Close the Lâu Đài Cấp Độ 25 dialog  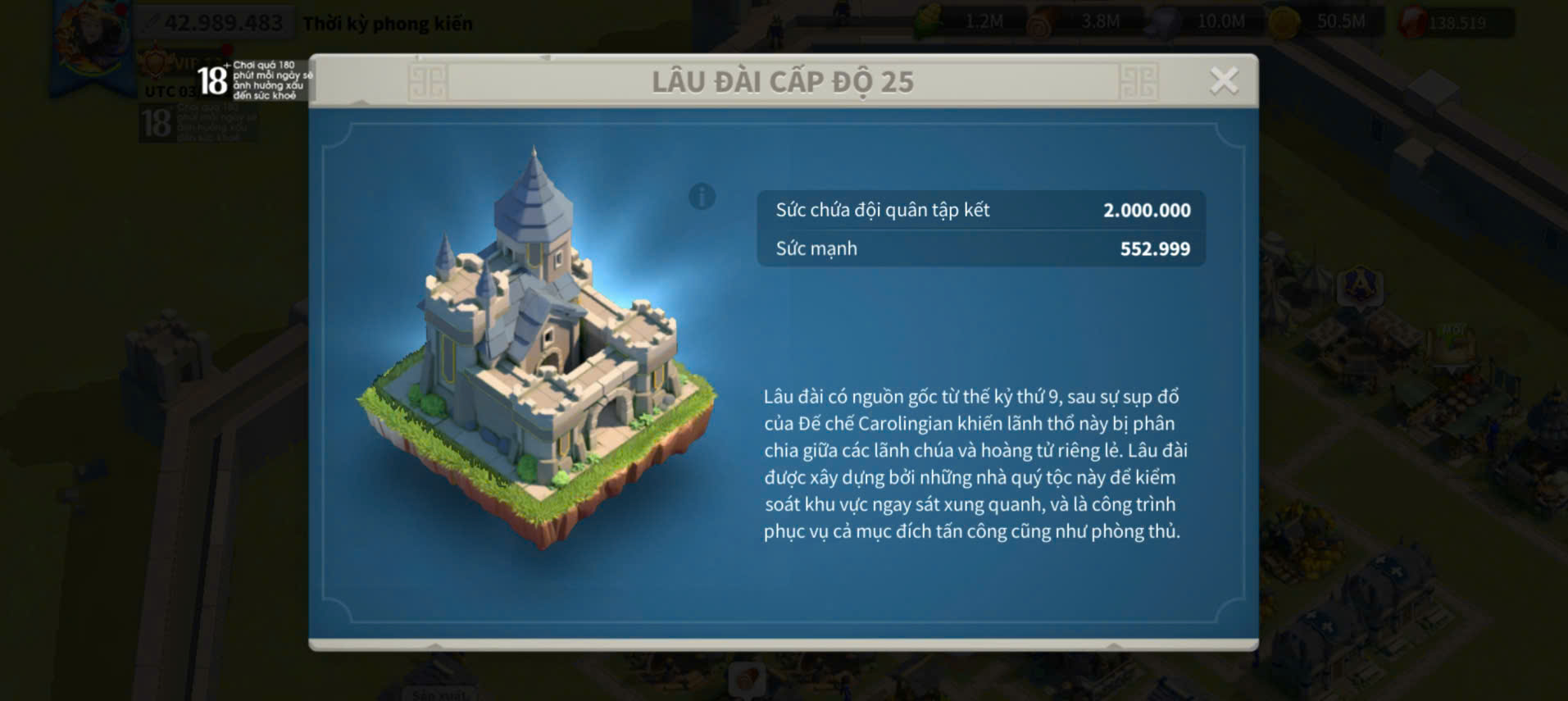[1224, 80]
